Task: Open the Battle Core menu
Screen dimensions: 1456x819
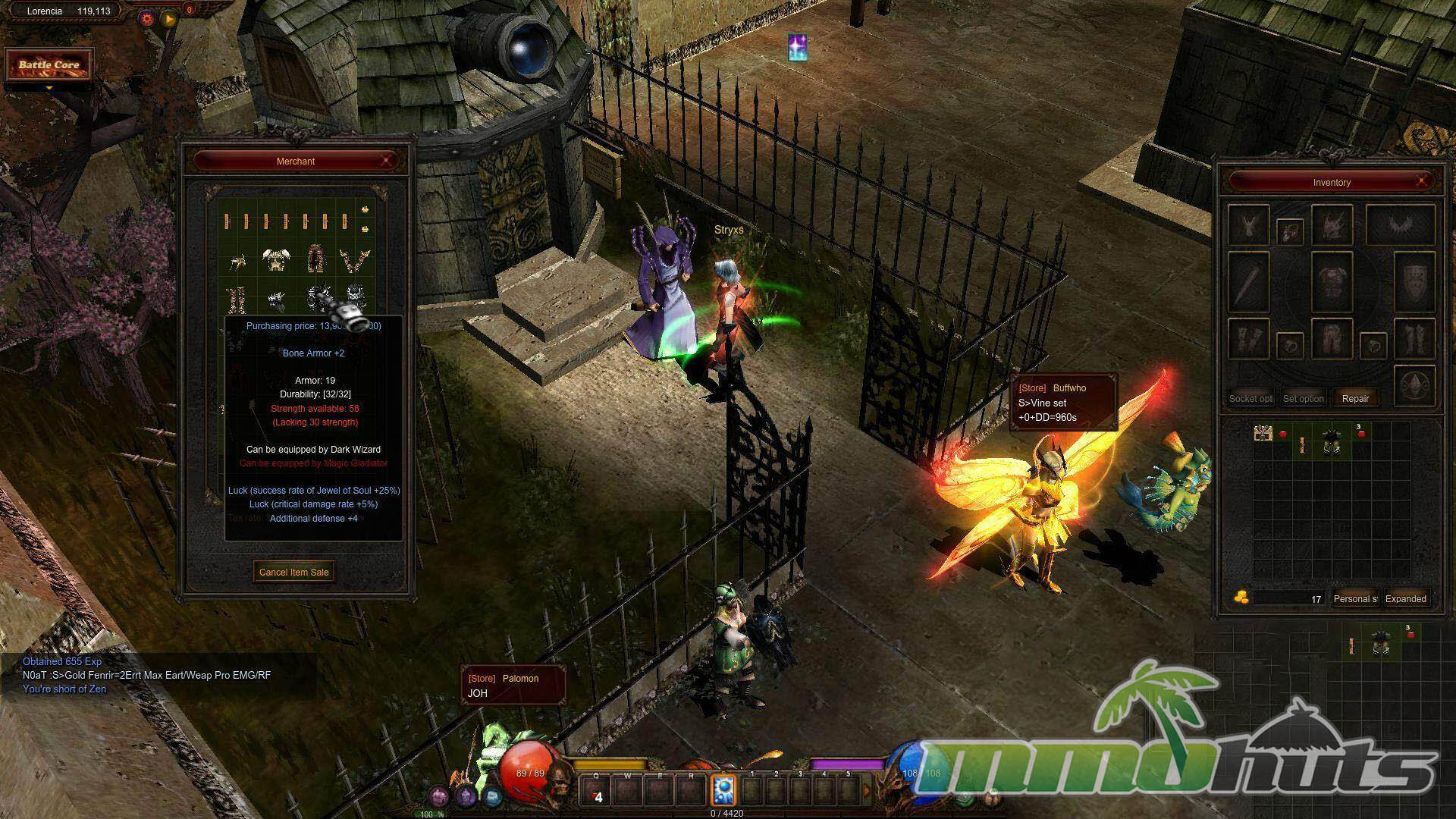Action: tap(49, 65)
